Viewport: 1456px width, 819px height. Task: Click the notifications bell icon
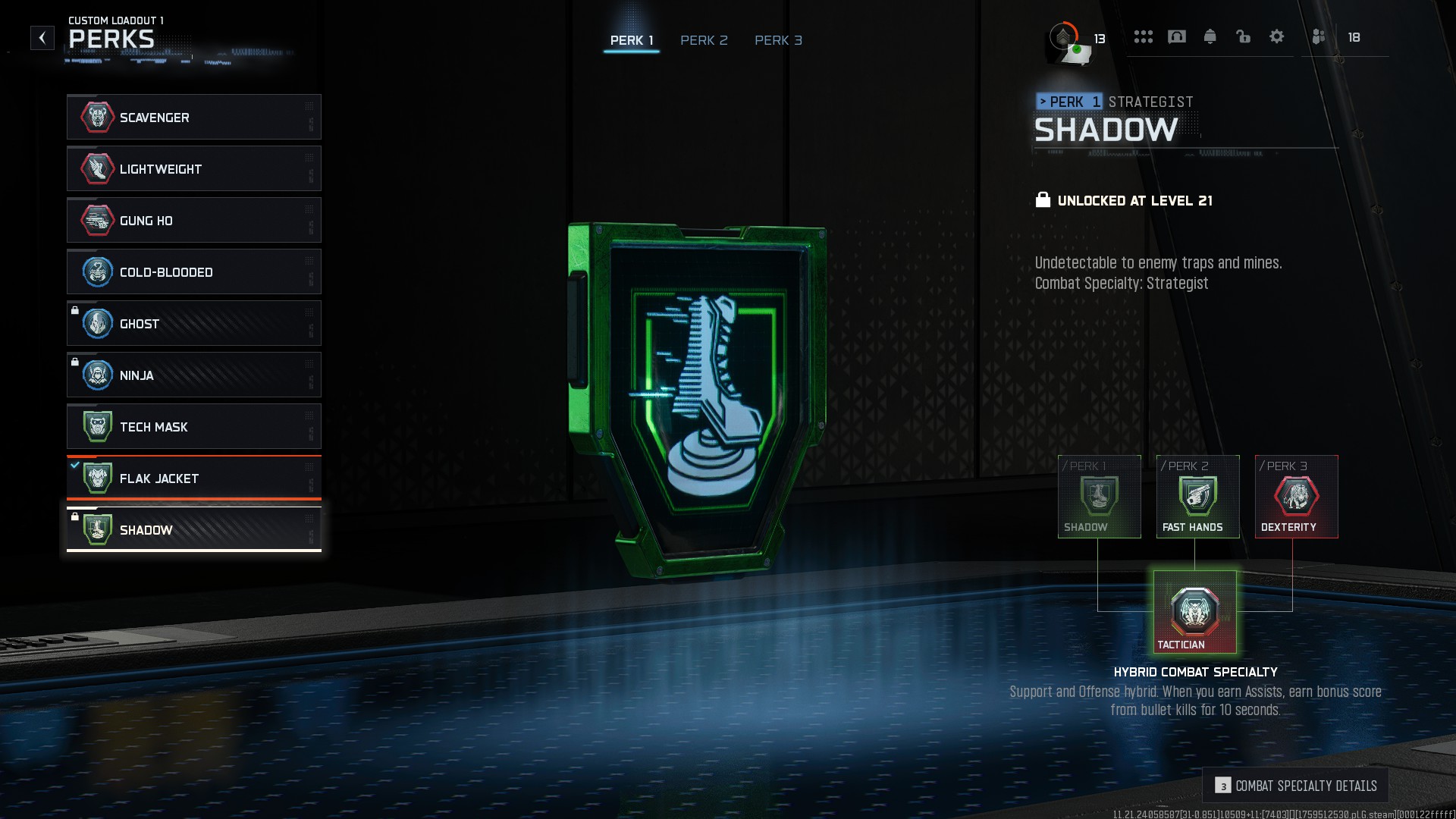[x=1210, y=36]
